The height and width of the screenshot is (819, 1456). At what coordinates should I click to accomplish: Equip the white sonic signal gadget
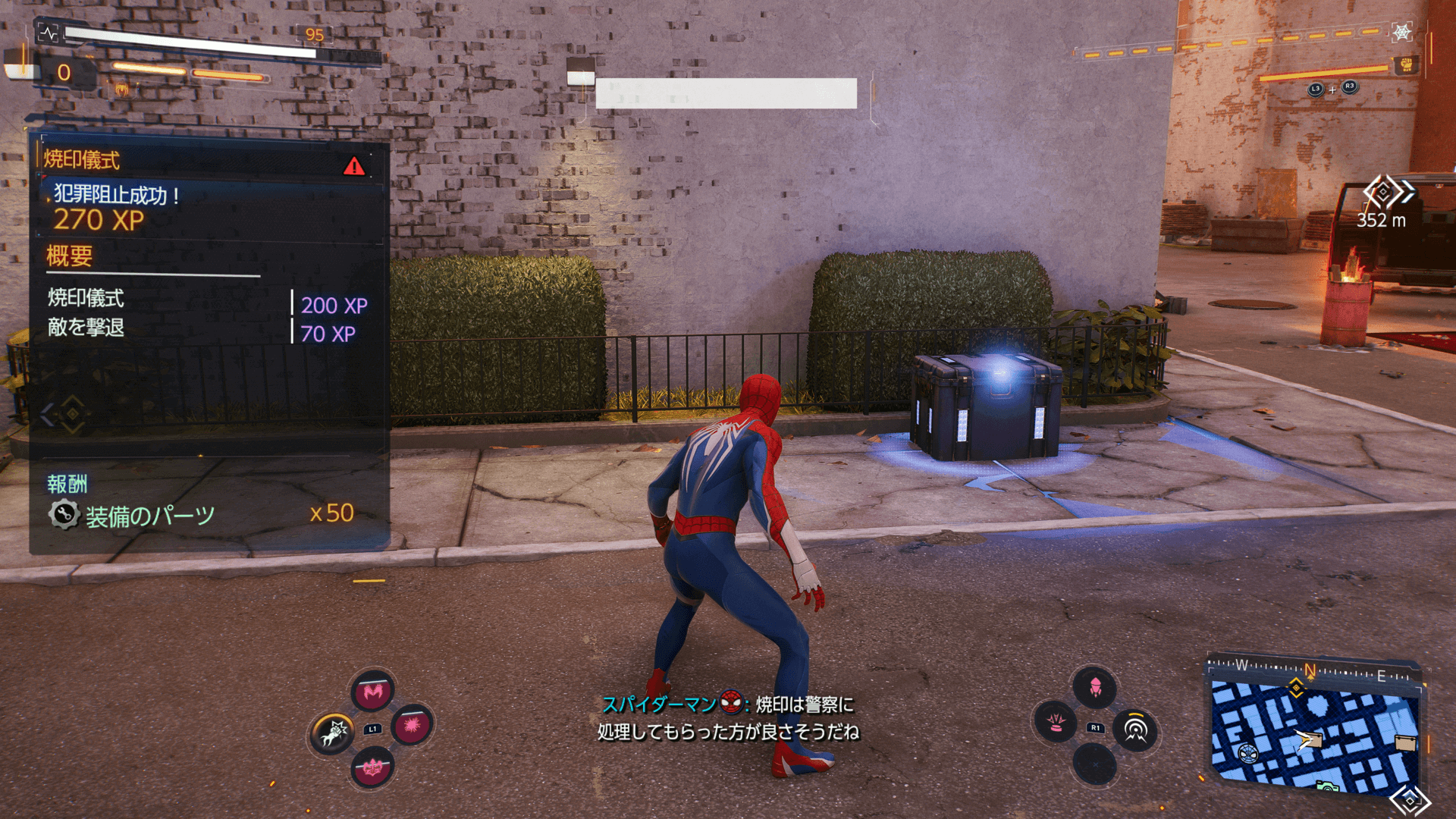click(1134, 729)
